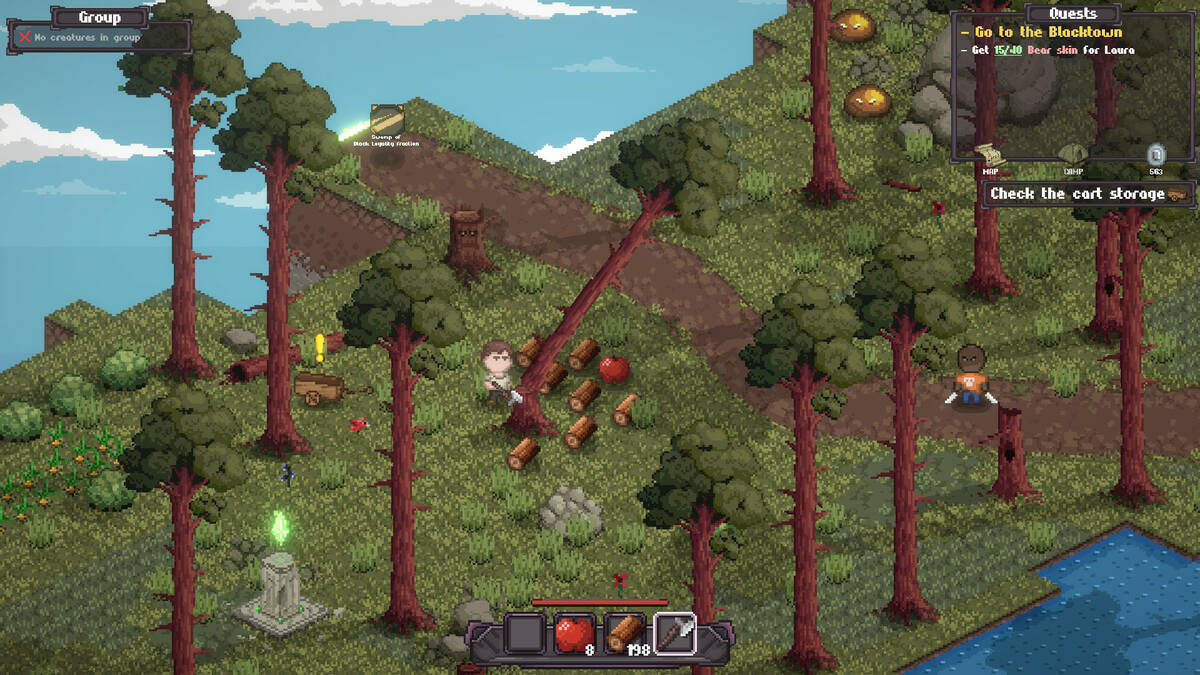Select the Bear skin for Laura quest

tap(1053, 50)
